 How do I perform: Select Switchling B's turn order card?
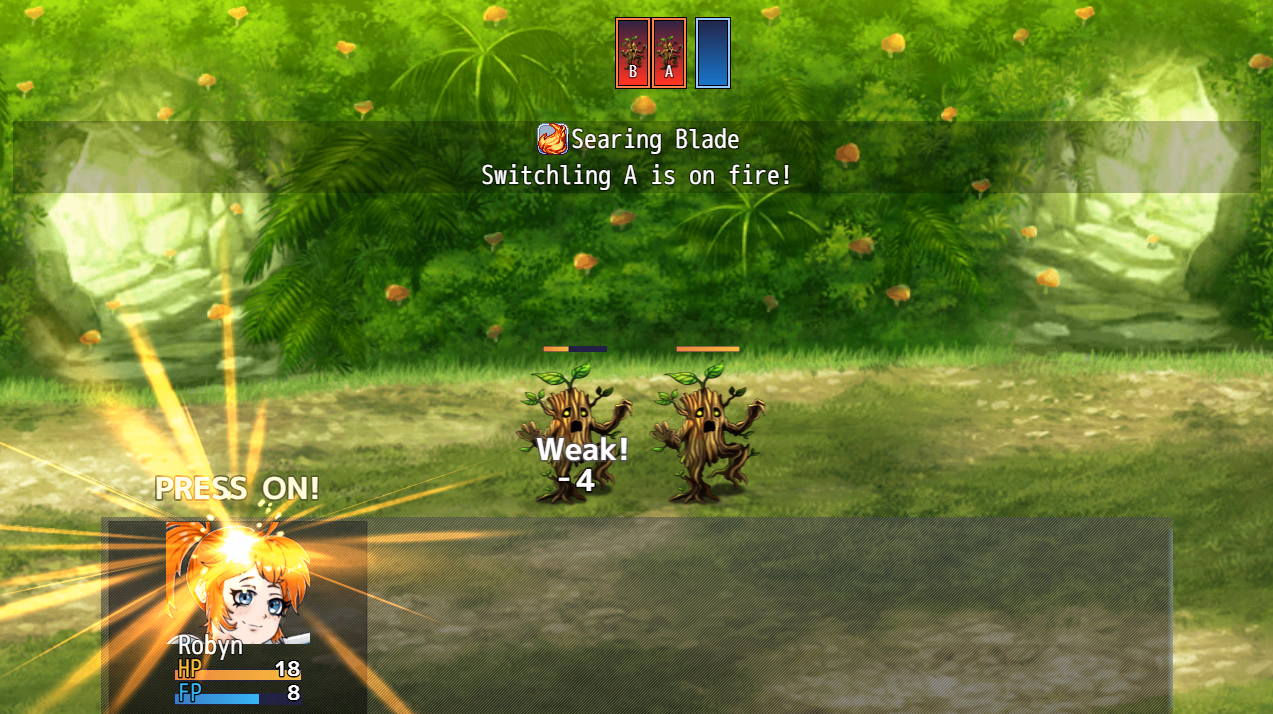click(x=632, y=53)
